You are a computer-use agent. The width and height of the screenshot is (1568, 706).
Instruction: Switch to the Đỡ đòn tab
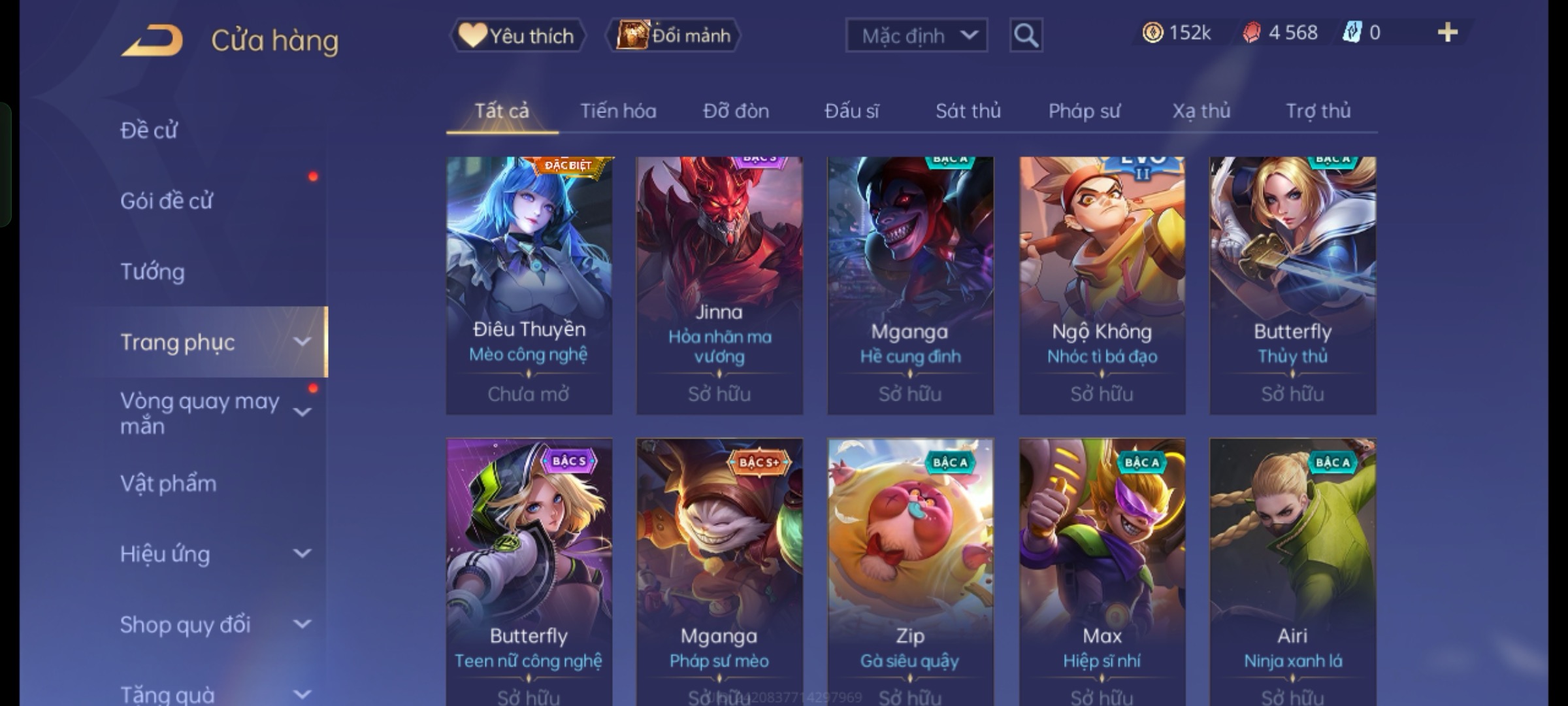tap(736, 111)
